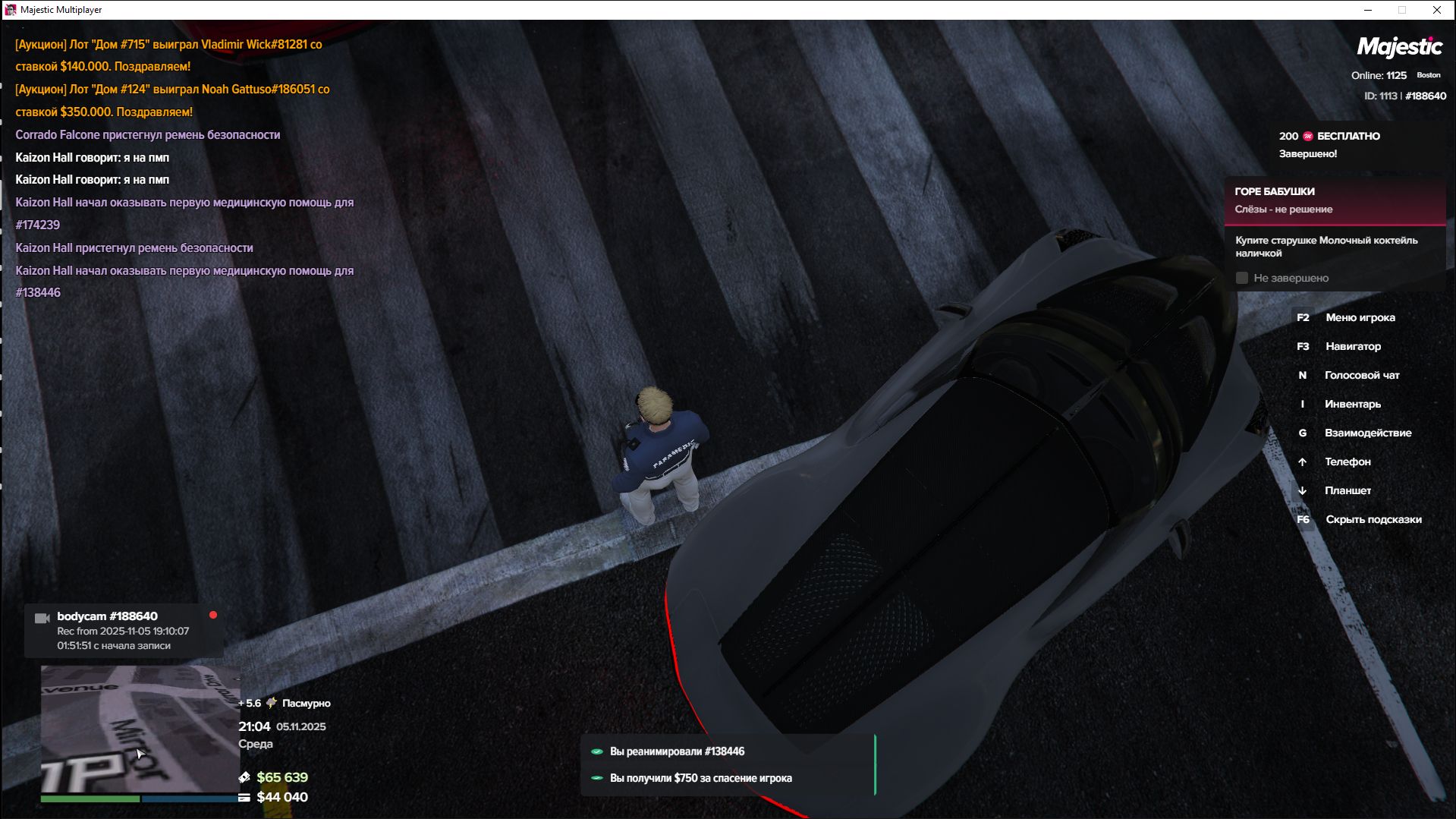
Task: Toggle the "Не завершено" quest checkbox
Action: (x=1242, y=279)
